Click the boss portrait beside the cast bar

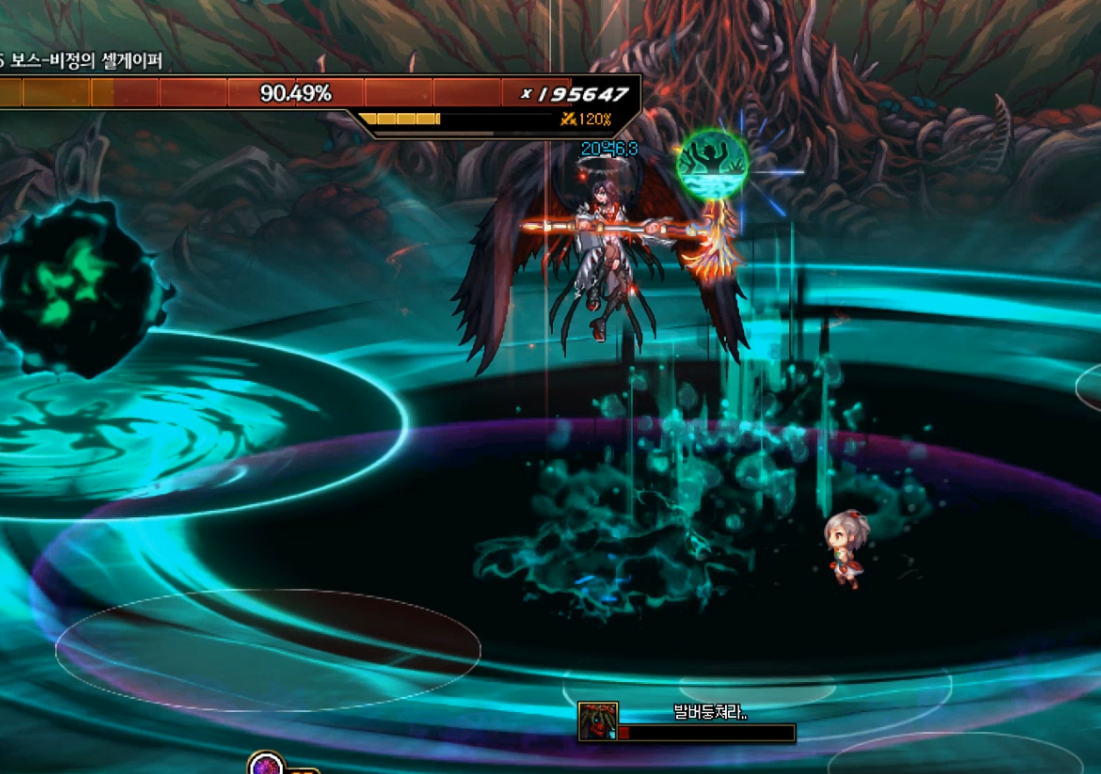[597, 721]
